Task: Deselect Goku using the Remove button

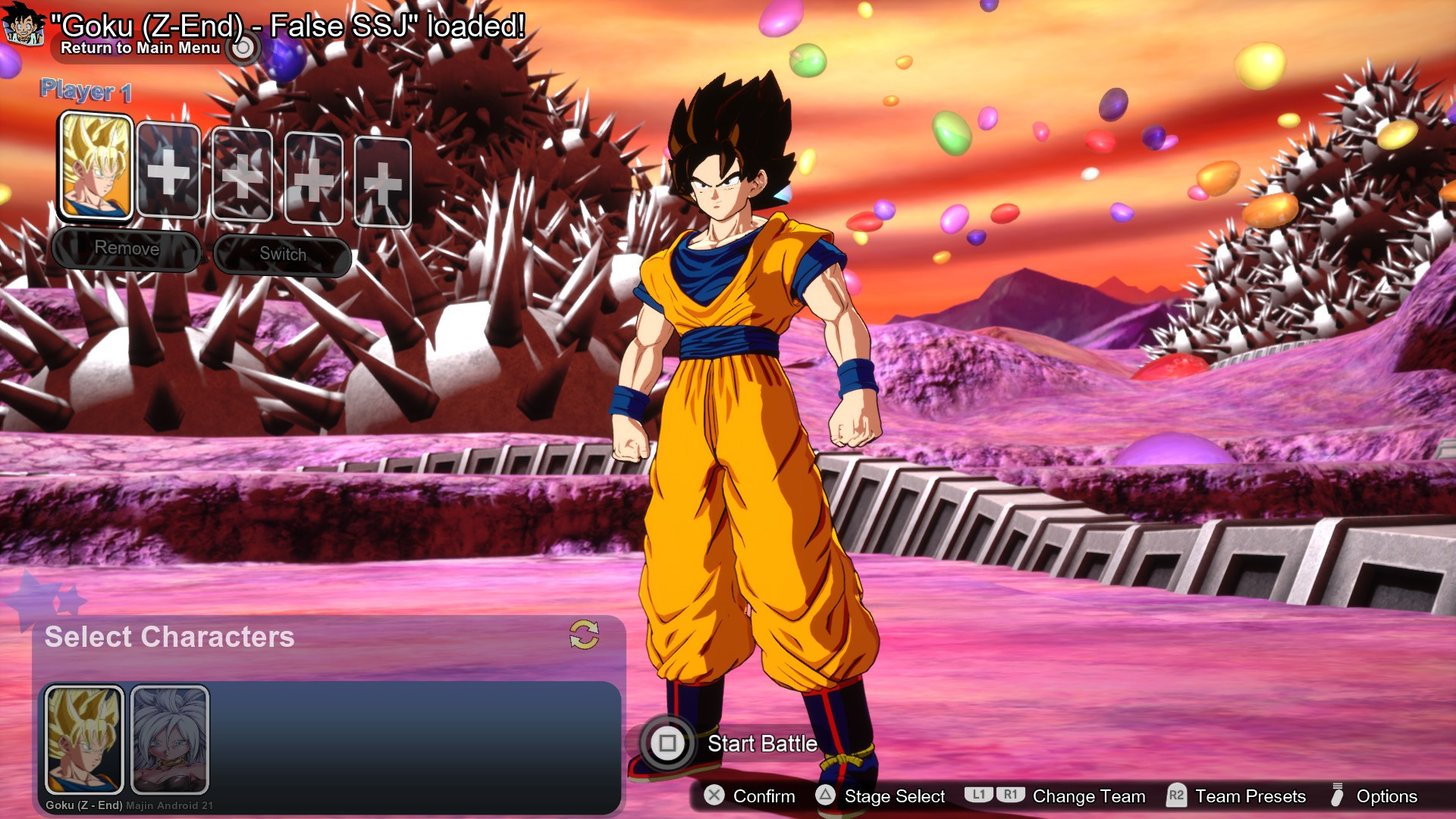Action: click(127, 248)
